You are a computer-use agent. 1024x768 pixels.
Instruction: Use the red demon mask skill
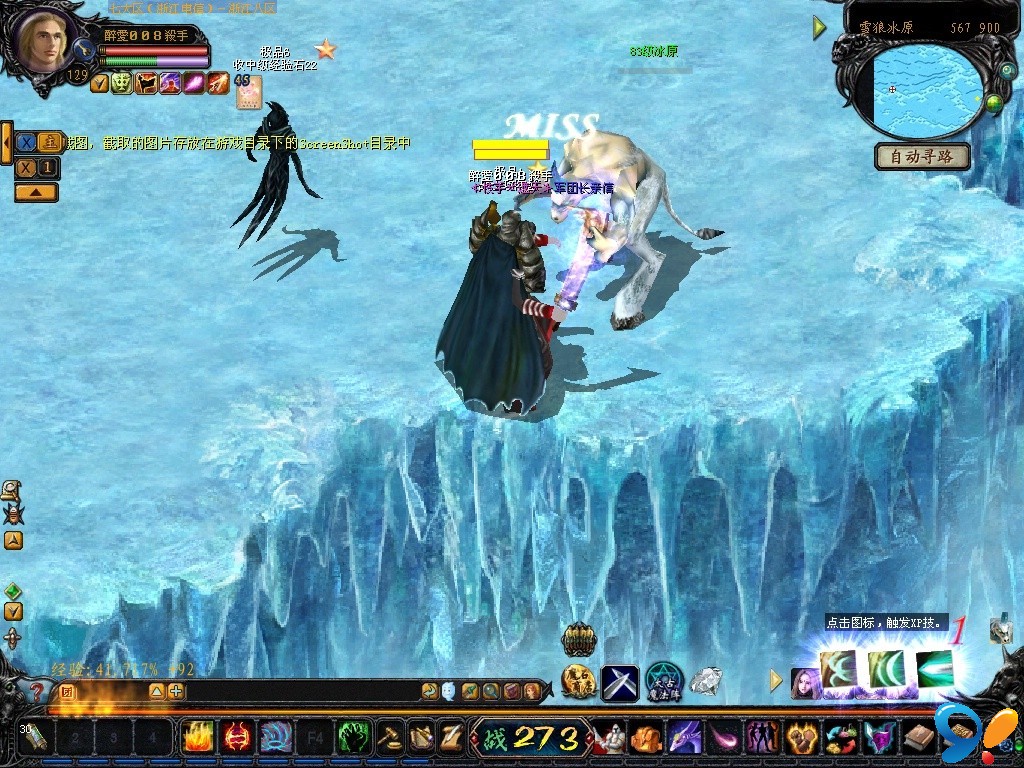pos(237,738)
